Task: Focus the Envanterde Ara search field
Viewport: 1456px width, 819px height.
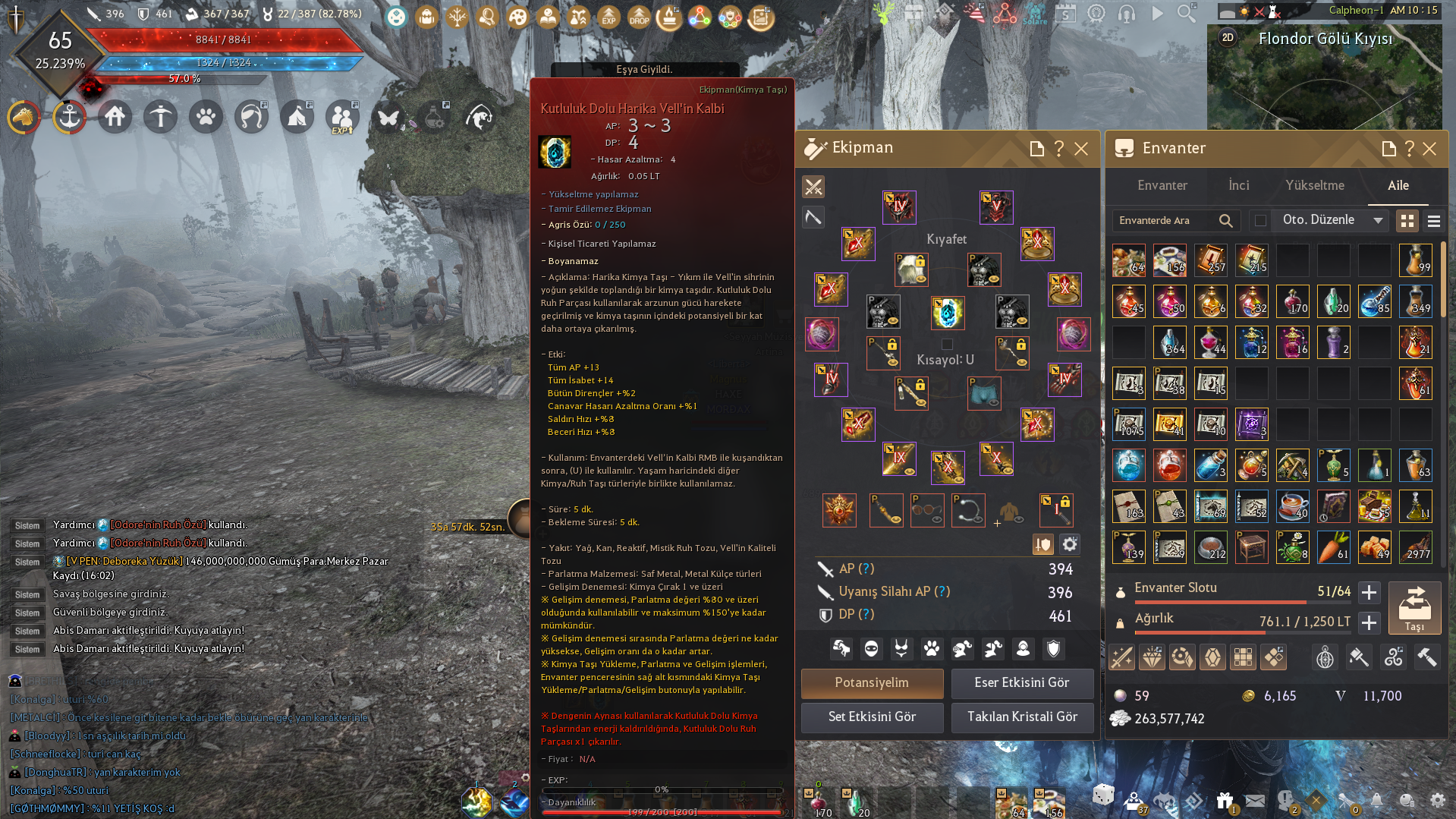Action: (1165, 221)
